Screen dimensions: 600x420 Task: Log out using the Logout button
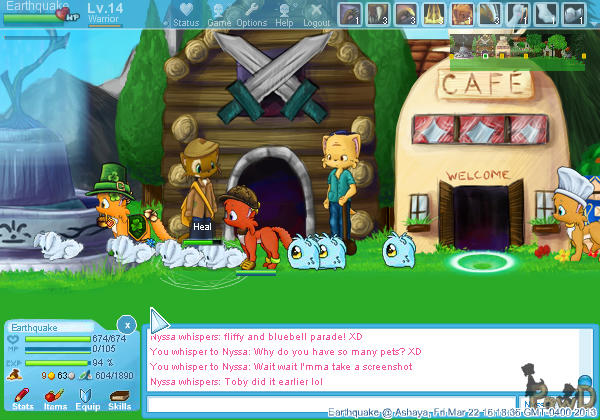coord(316,14)
